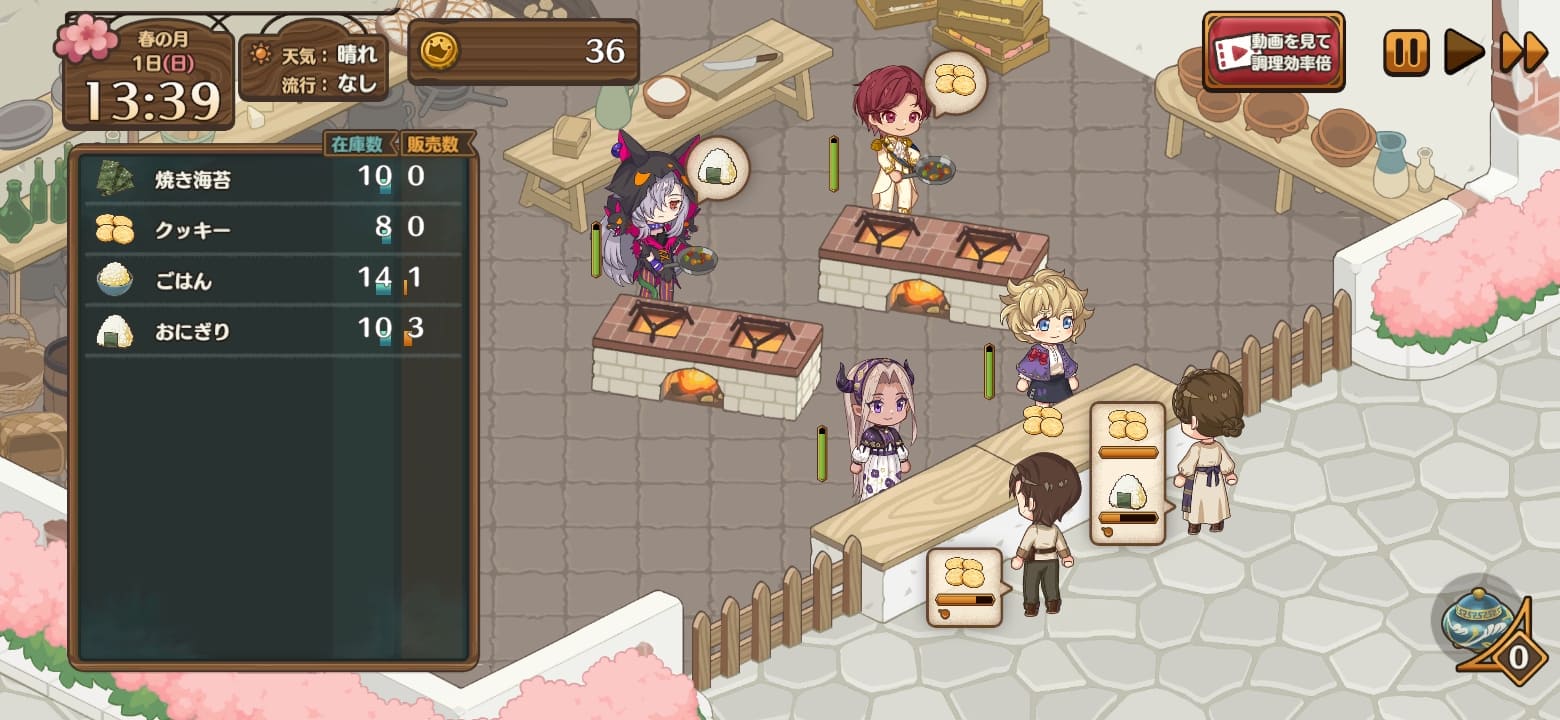Activate fast-forward double arrow speed

(1523, 52)
